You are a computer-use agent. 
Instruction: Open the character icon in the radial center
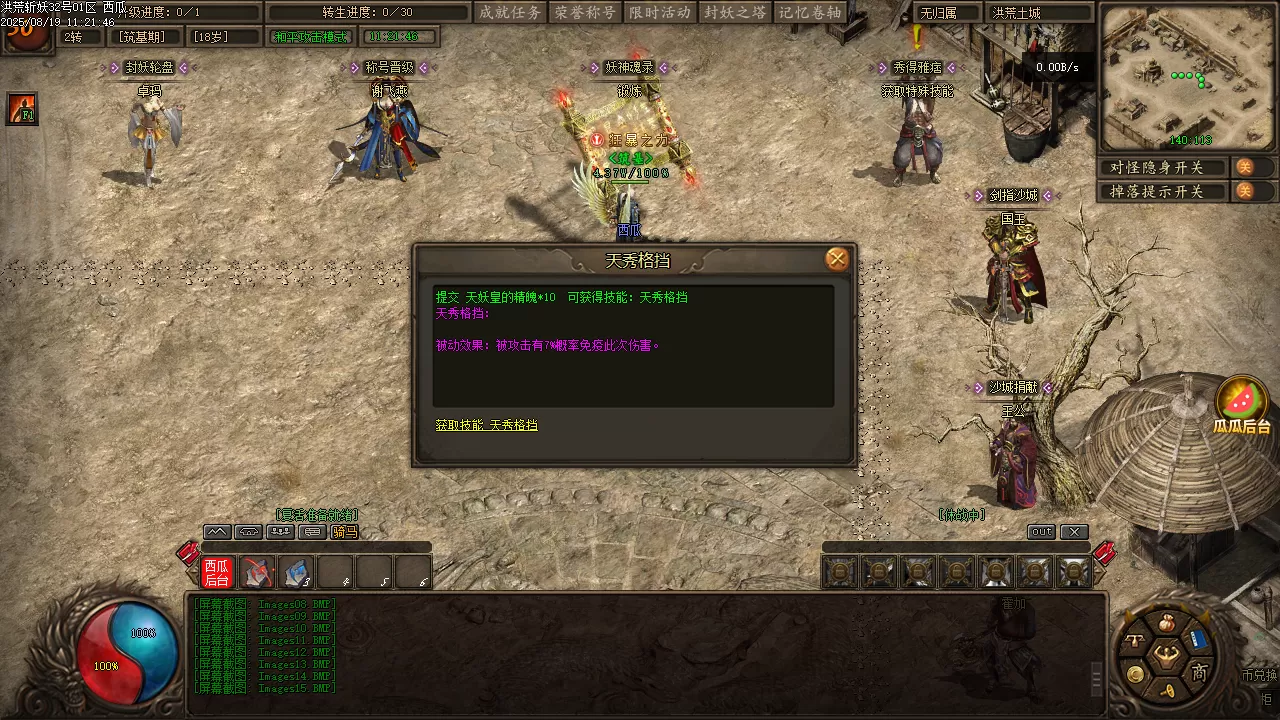pyautogui.click(x=1166, y=656)
